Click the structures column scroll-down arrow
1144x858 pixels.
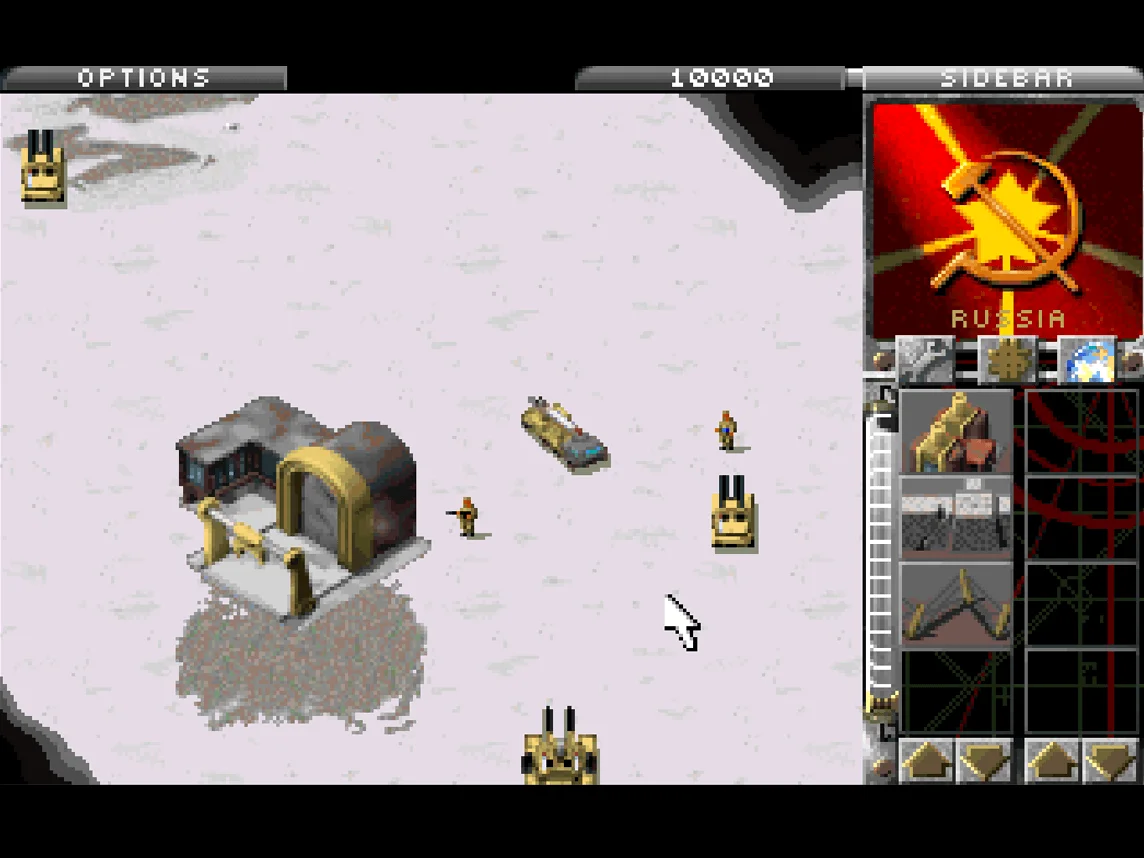pyautogui.click(x=984, y=761)
